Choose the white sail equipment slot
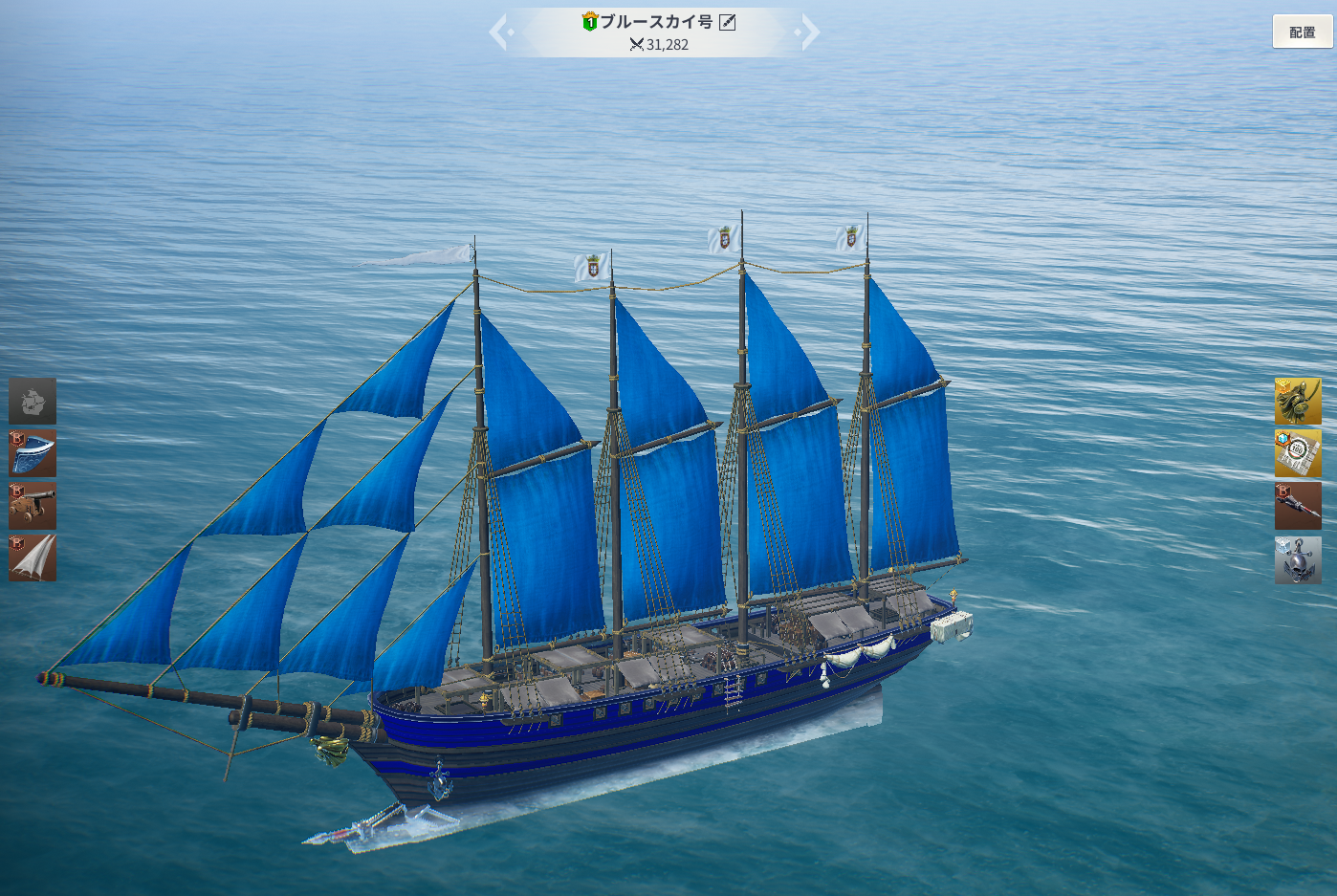The image size is (1337, 896). pos(33,557)
